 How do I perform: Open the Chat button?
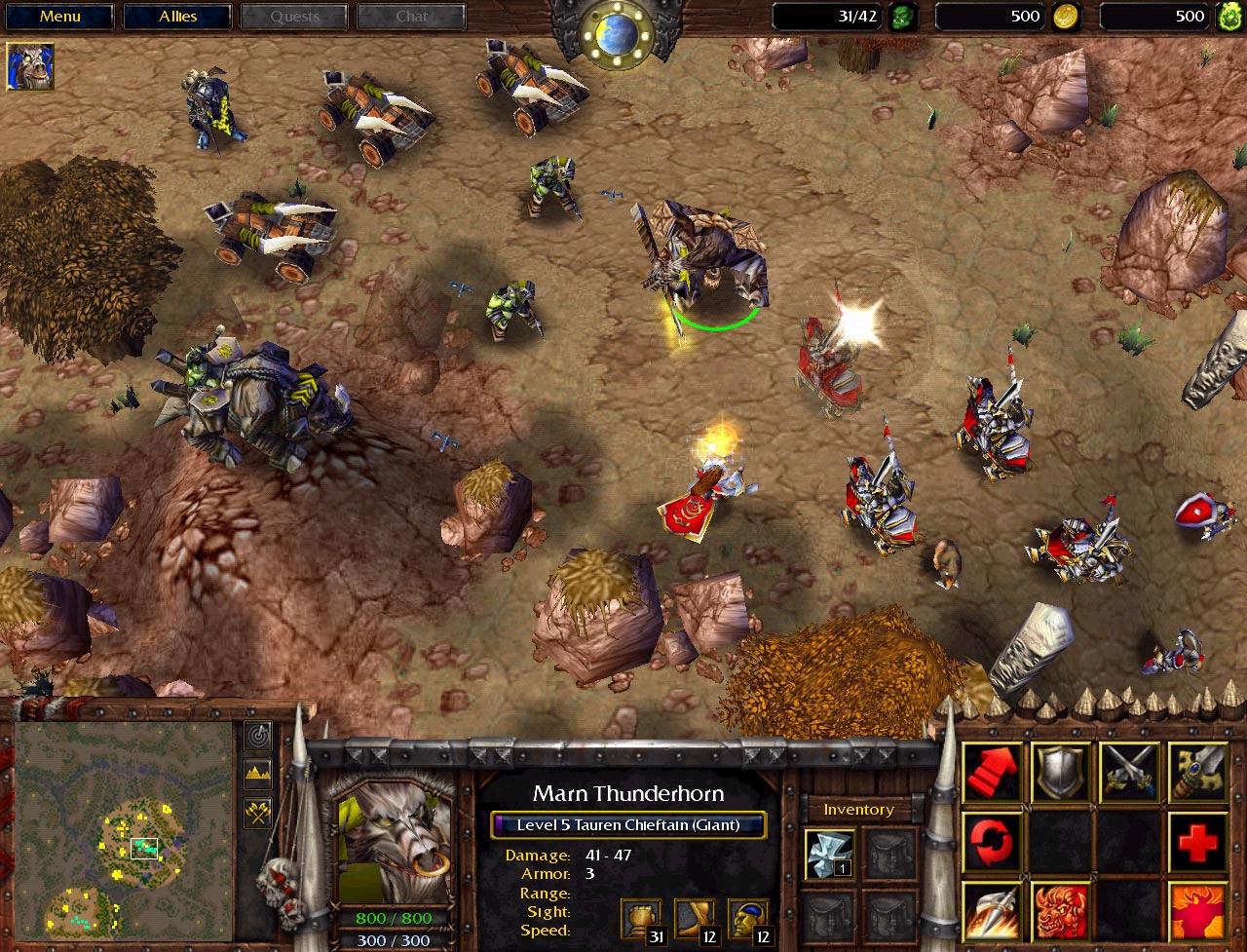pyautogui.click(x=411, y=17)
